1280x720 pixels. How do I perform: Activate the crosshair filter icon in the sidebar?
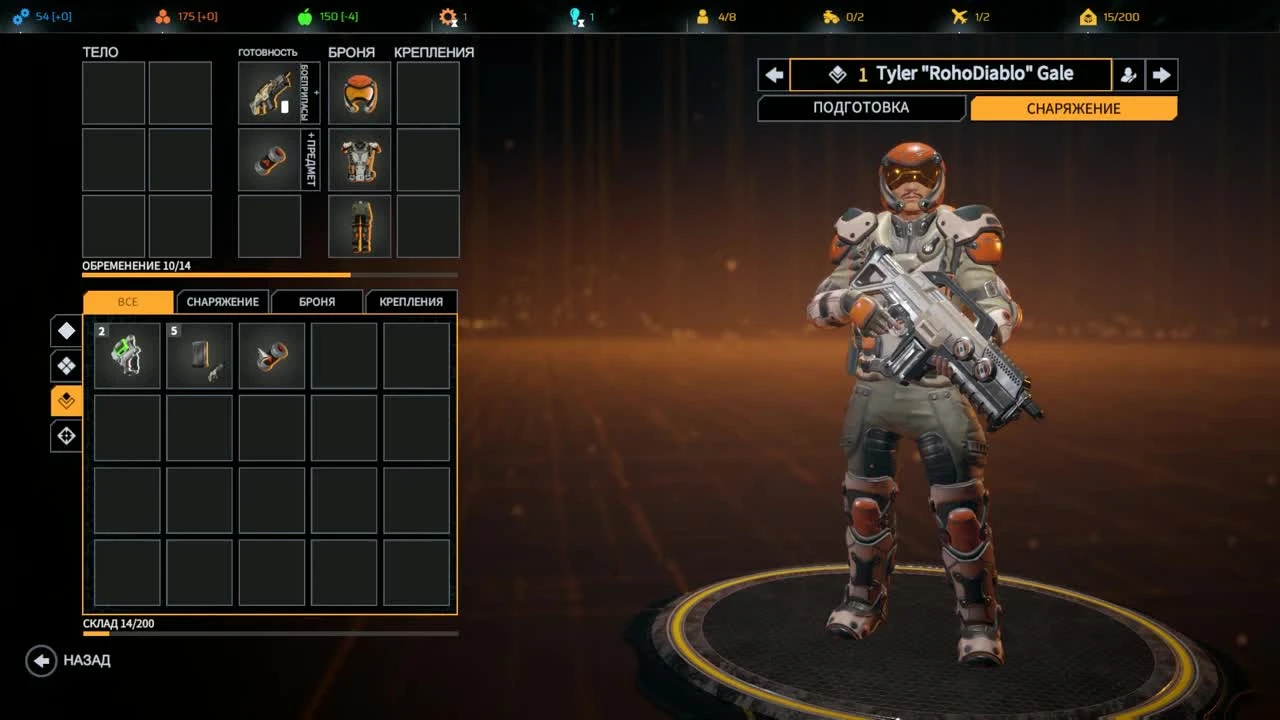pos(65,435)
